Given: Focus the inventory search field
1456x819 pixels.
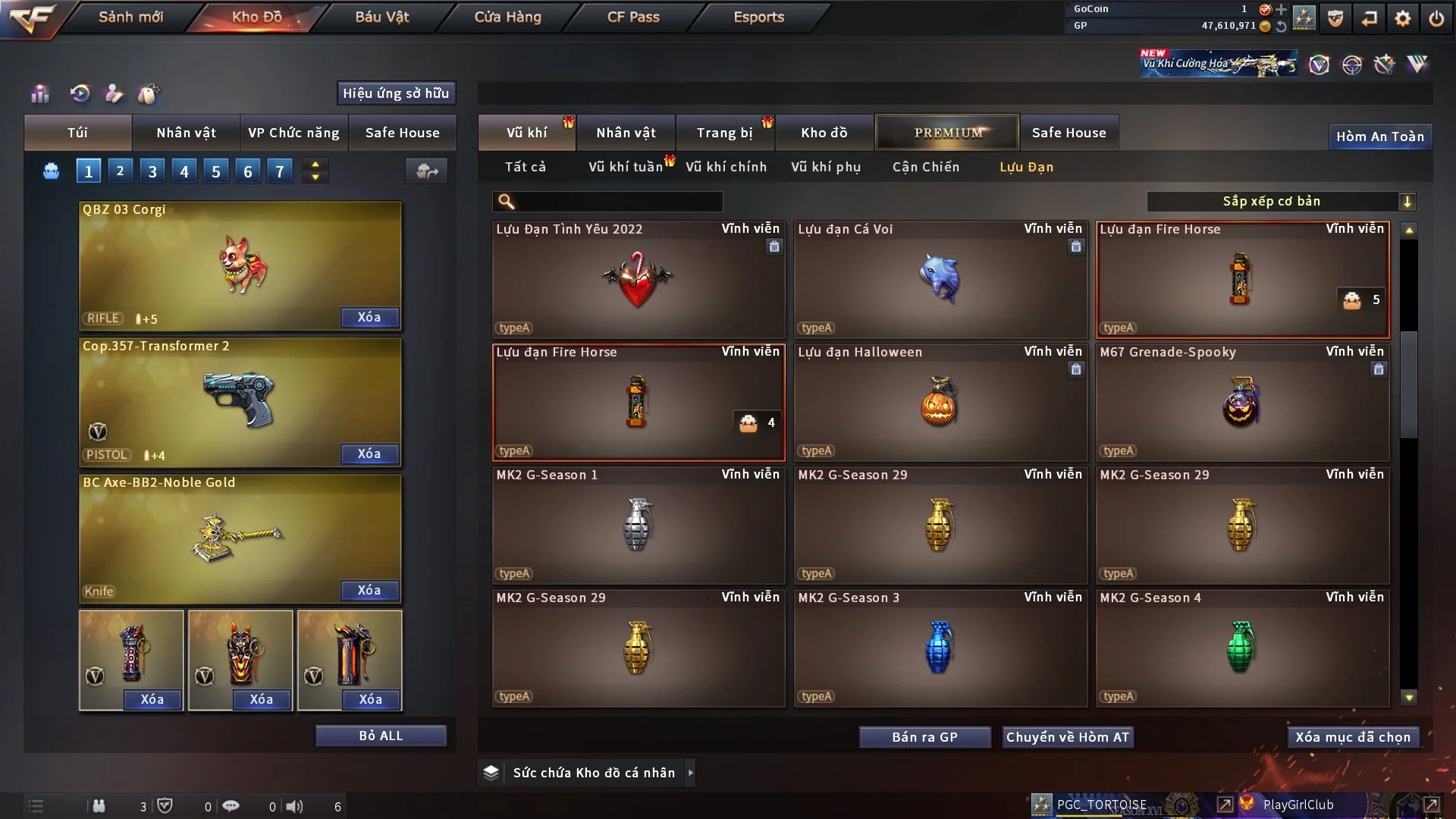Looking at the screenshot, I should 618,202.
